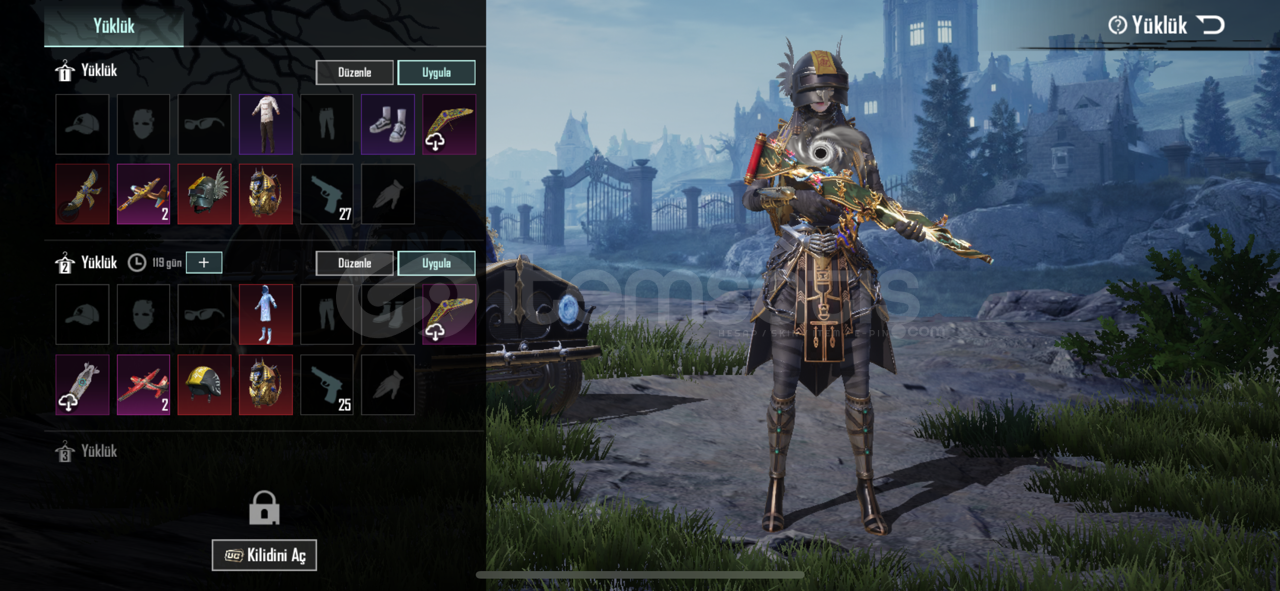Apply loadout 1 with Uygula

click(x=436, y=73)
